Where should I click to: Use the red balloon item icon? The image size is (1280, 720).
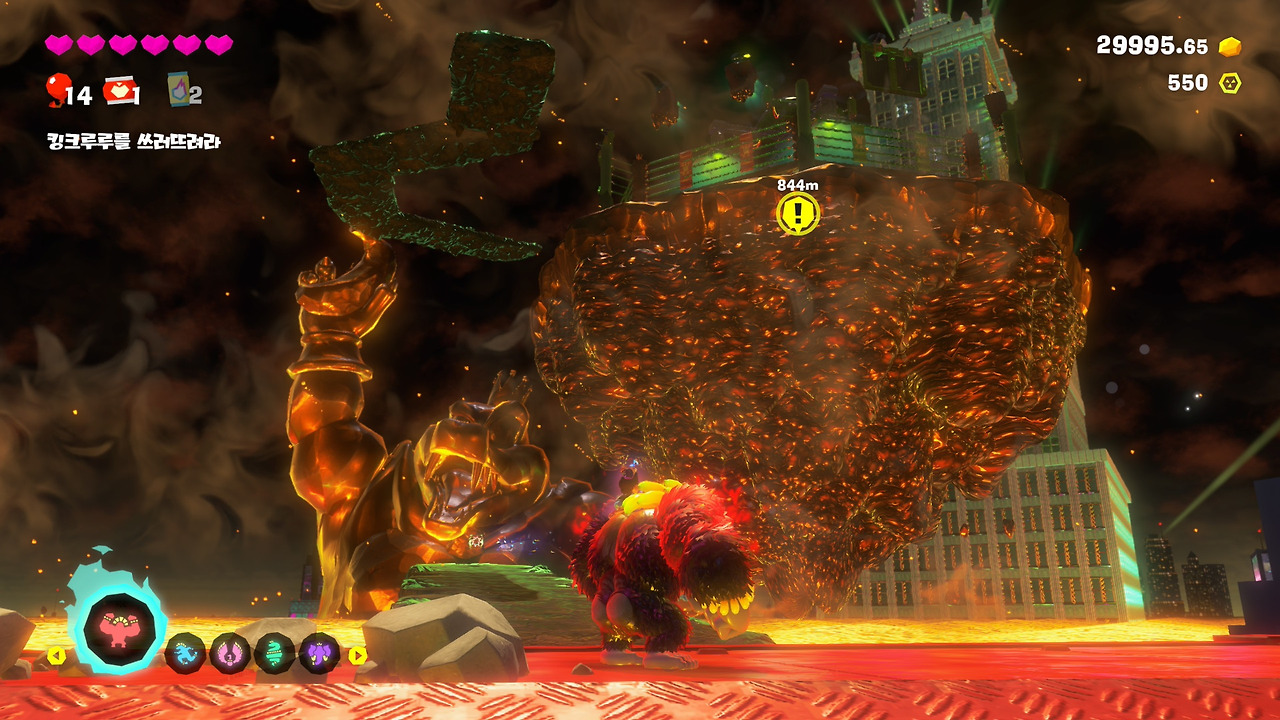(x=56, y=90)
